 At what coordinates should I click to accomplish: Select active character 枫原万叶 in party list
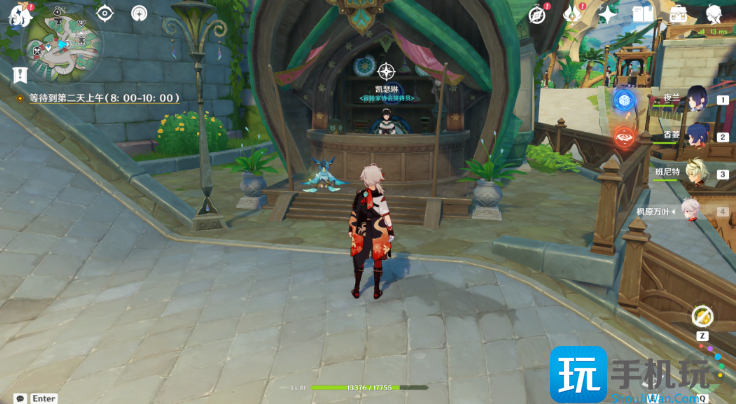(690, 209)
